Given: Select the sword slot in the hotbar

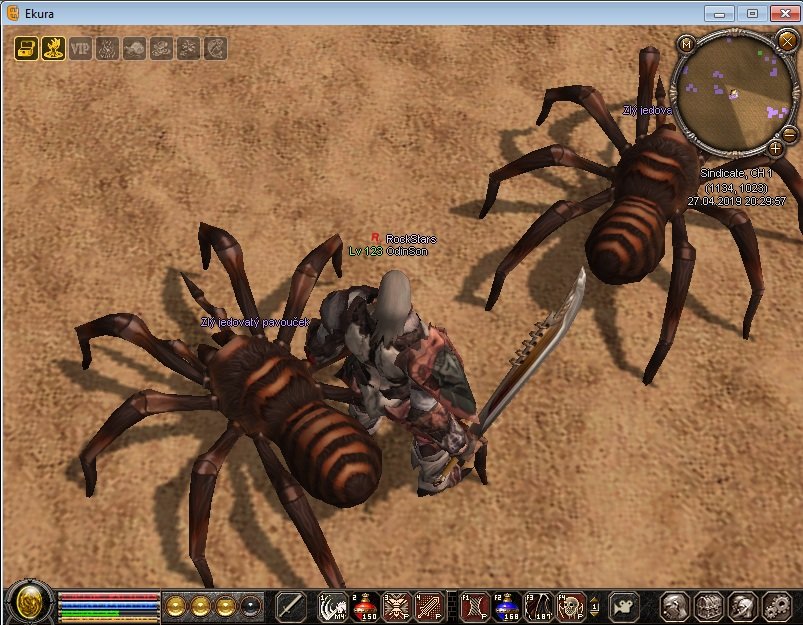Looking at the screenshot, I should (x=291, y=605).
